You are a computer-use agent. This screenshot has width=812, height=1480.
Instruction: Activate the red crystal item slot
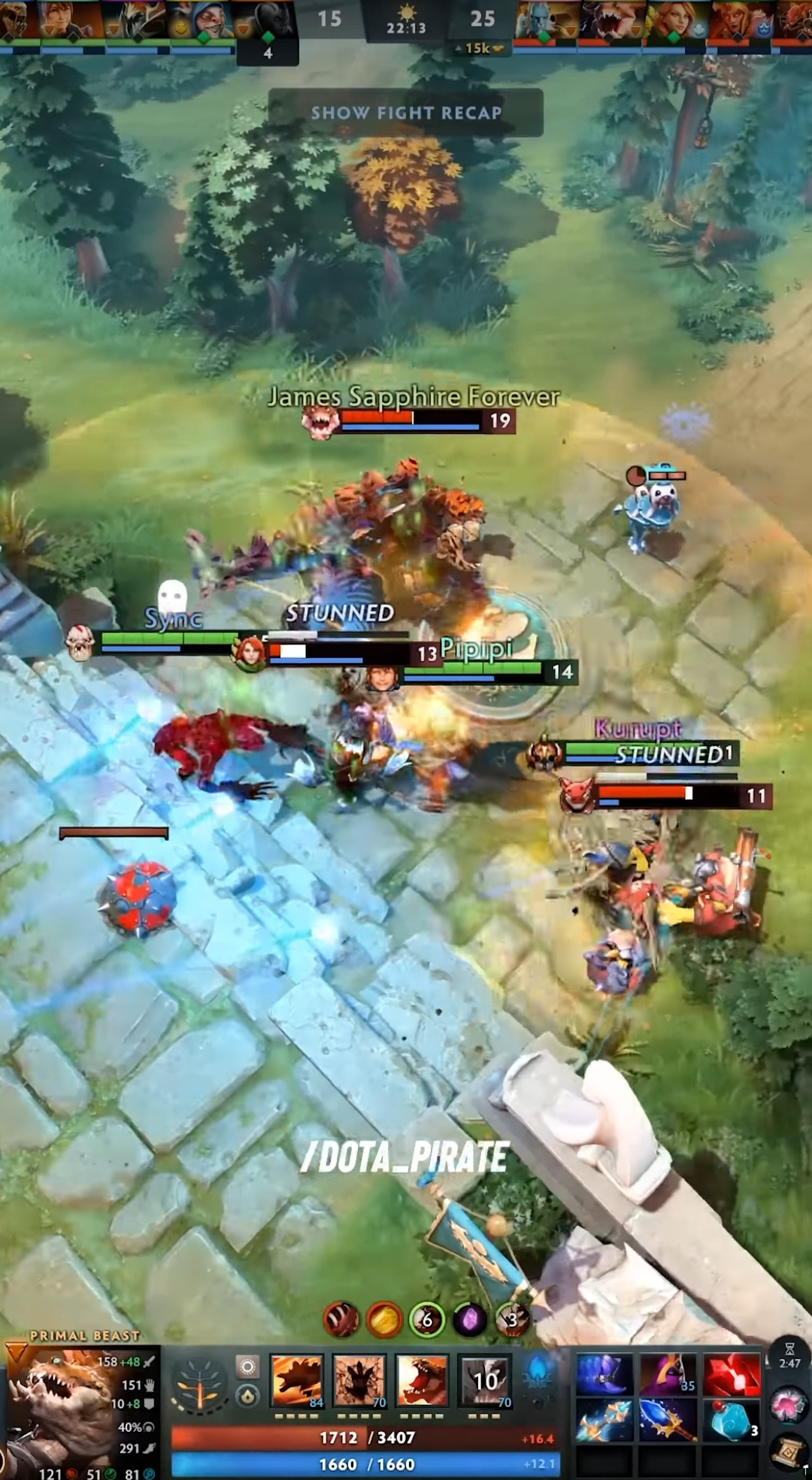pos(732,1374)
